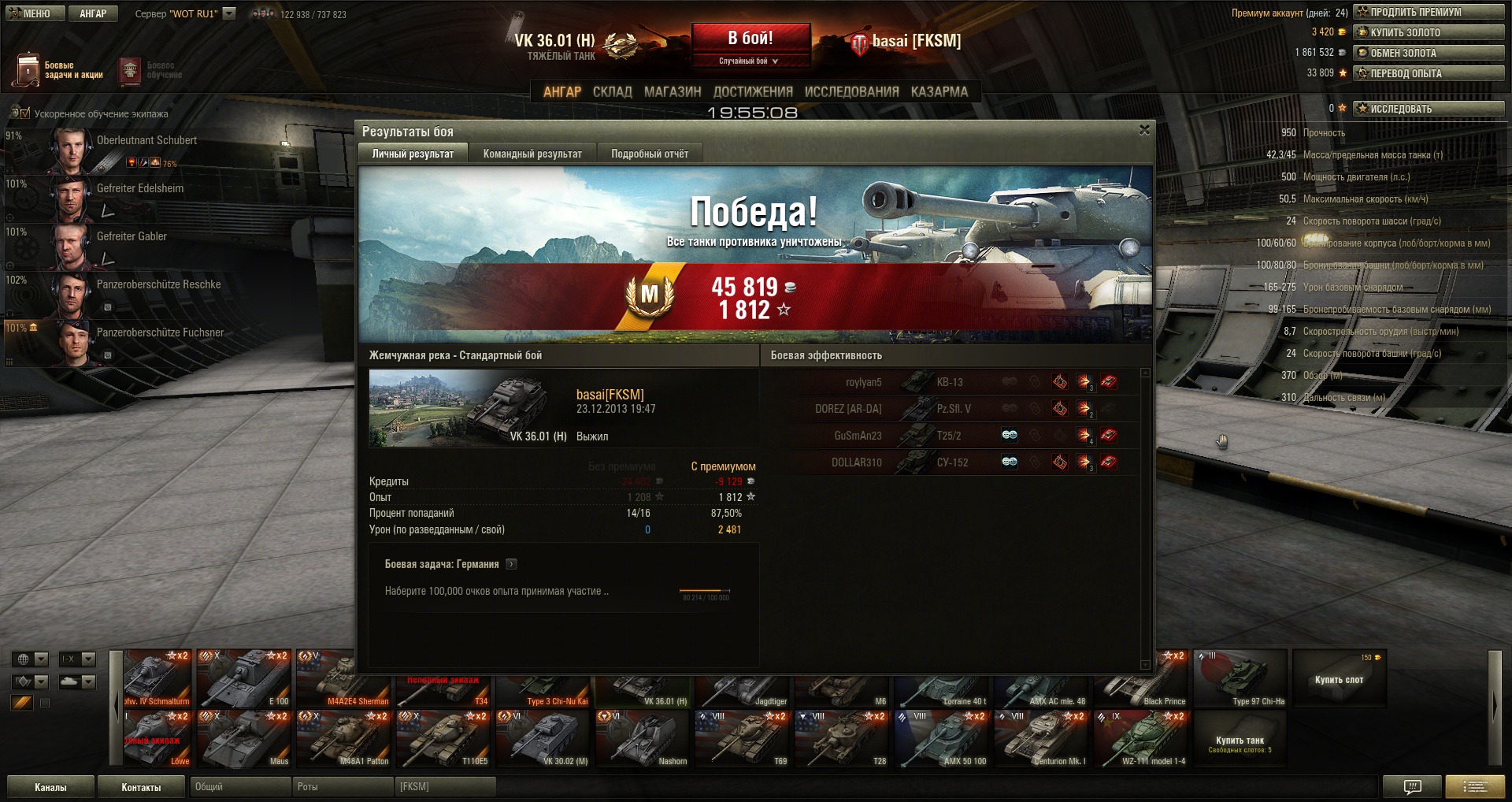
Task: Show the ДОСТИЖЕНИЯ section
Action: (753, 91)
